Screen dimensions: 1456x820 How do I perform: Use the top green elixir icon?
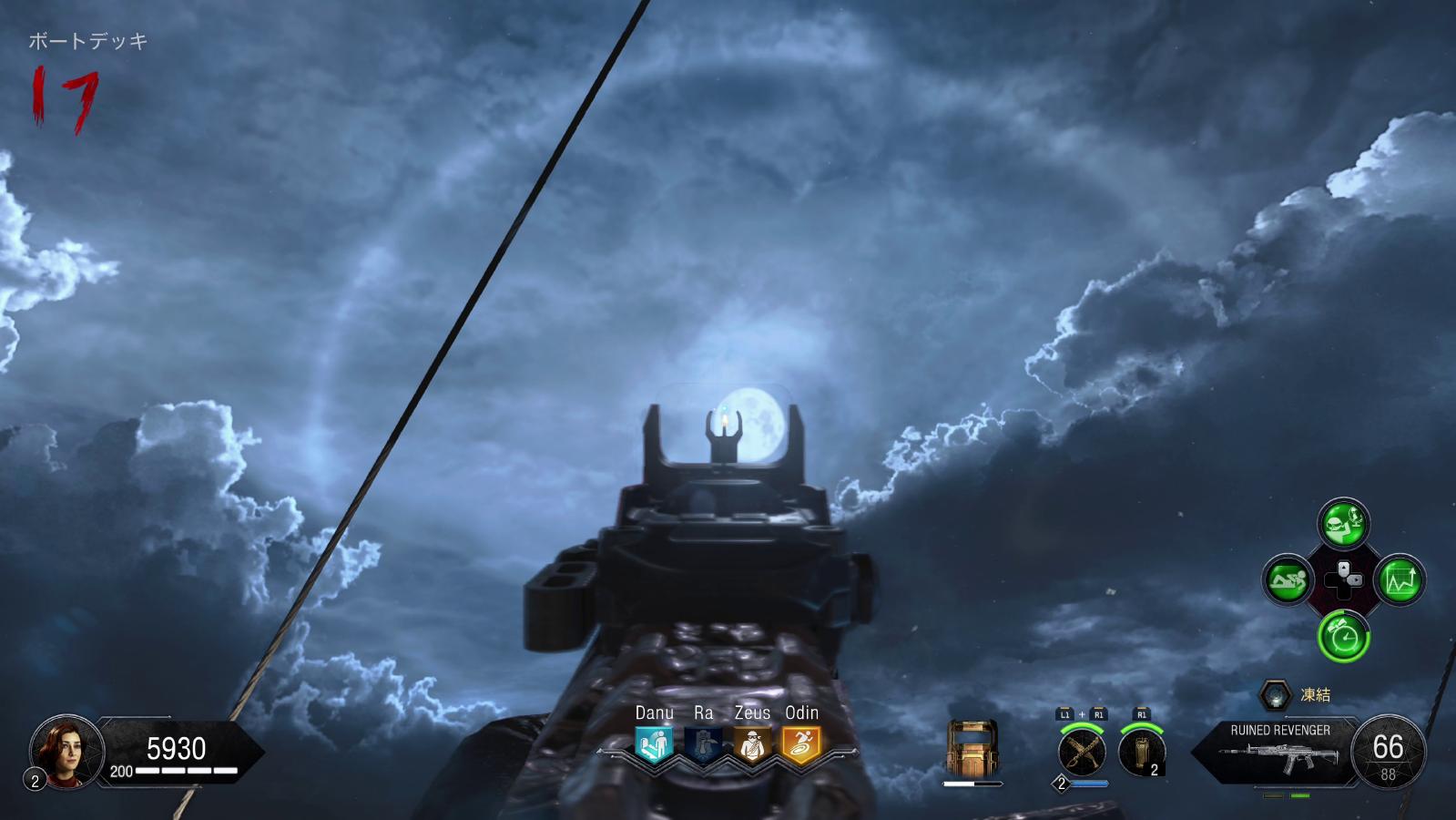coord(1343,523)
